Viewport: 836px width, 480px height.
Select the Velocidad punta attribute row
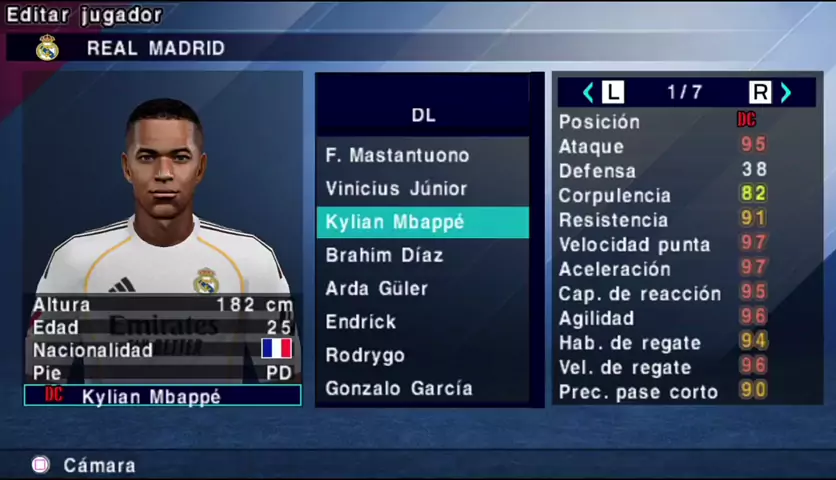pos(662,244)
